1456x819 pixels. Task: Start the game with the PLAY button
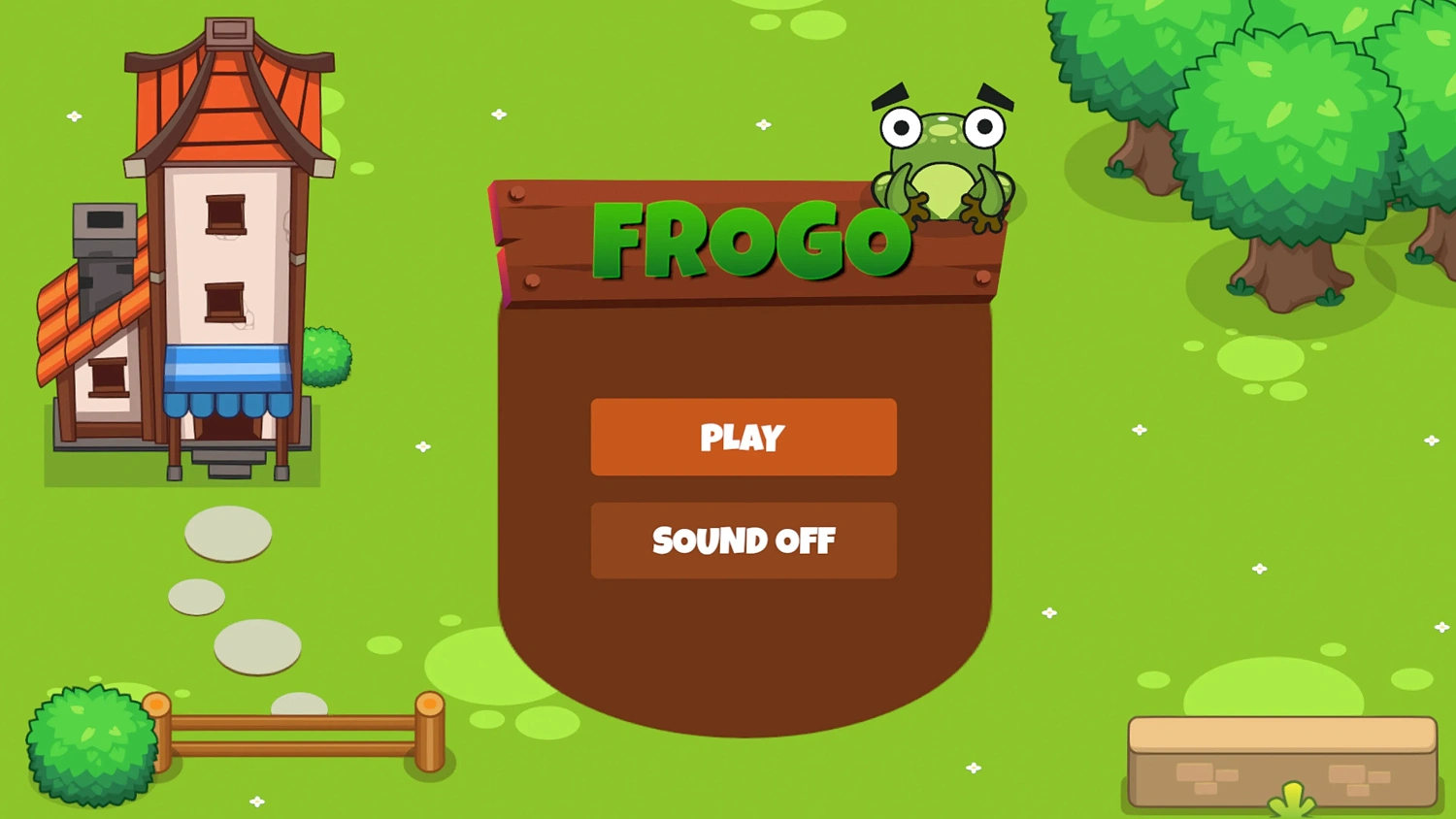point(744,438)
